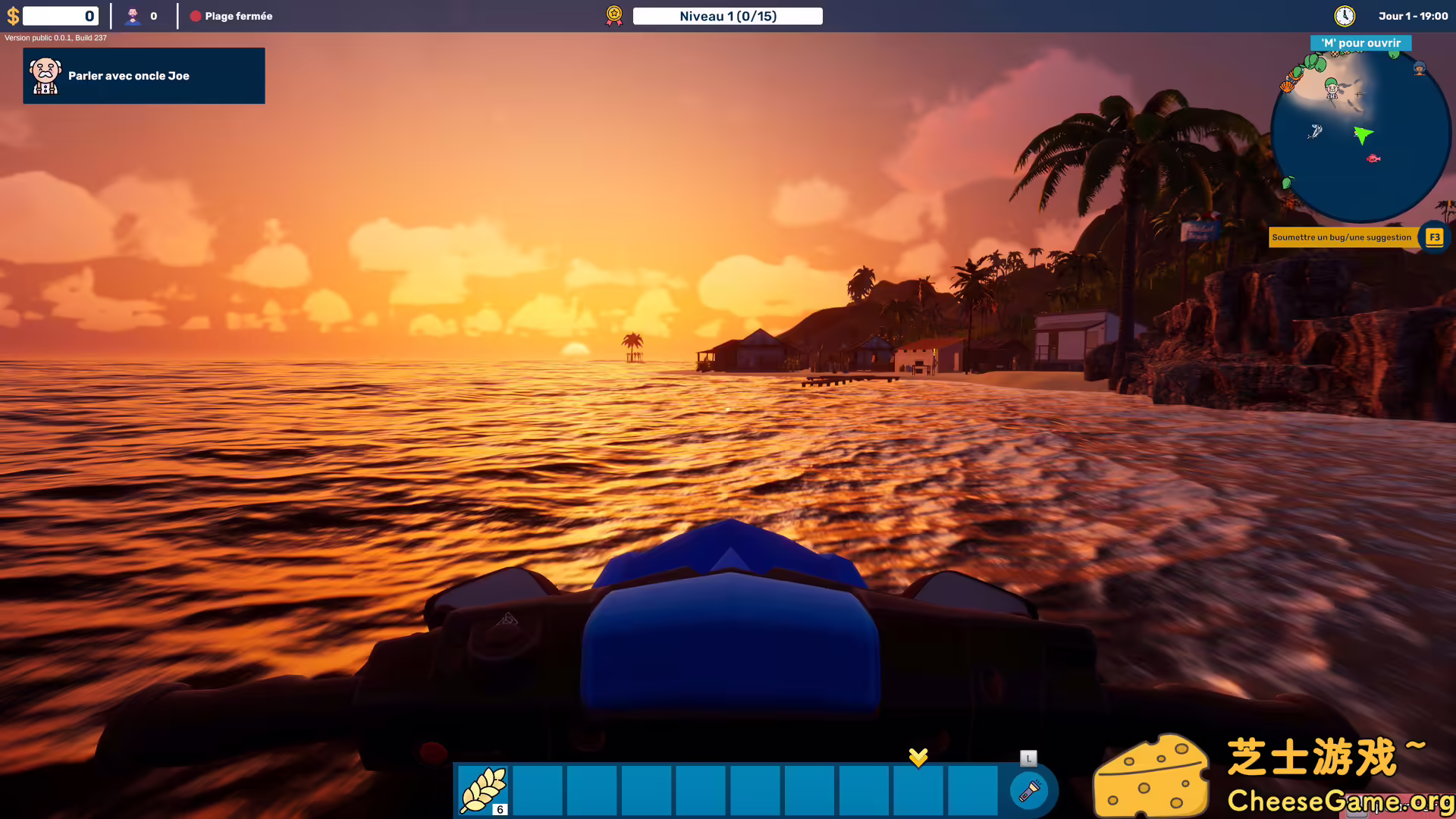Viewport: 1456px width, 819px height.
Task: Select the wheat item in the first hotbar slot
Action: tap(485, 789)
